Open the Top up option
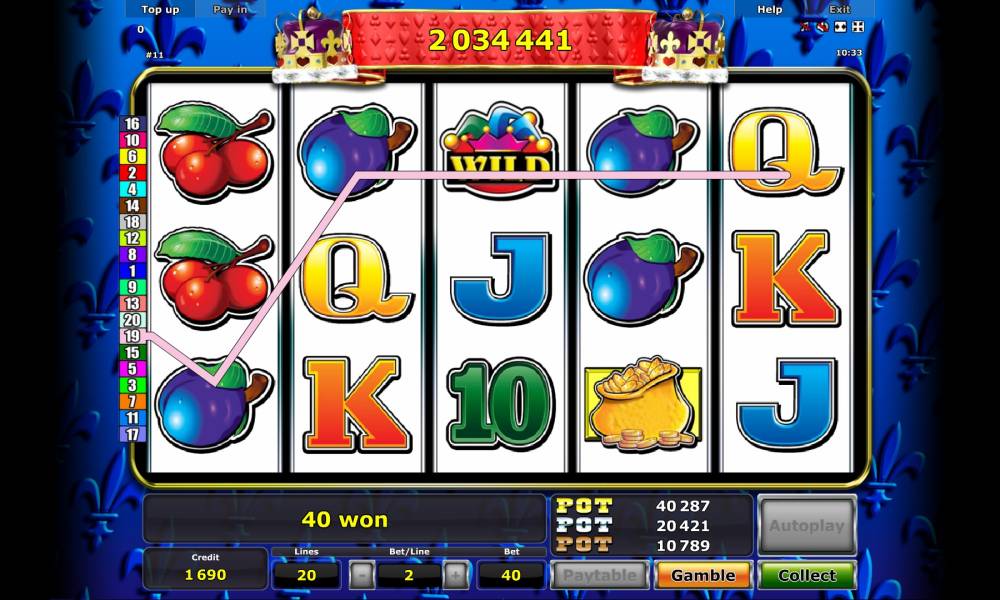This screenshot has width=1000, height=600. coord(160,9)
